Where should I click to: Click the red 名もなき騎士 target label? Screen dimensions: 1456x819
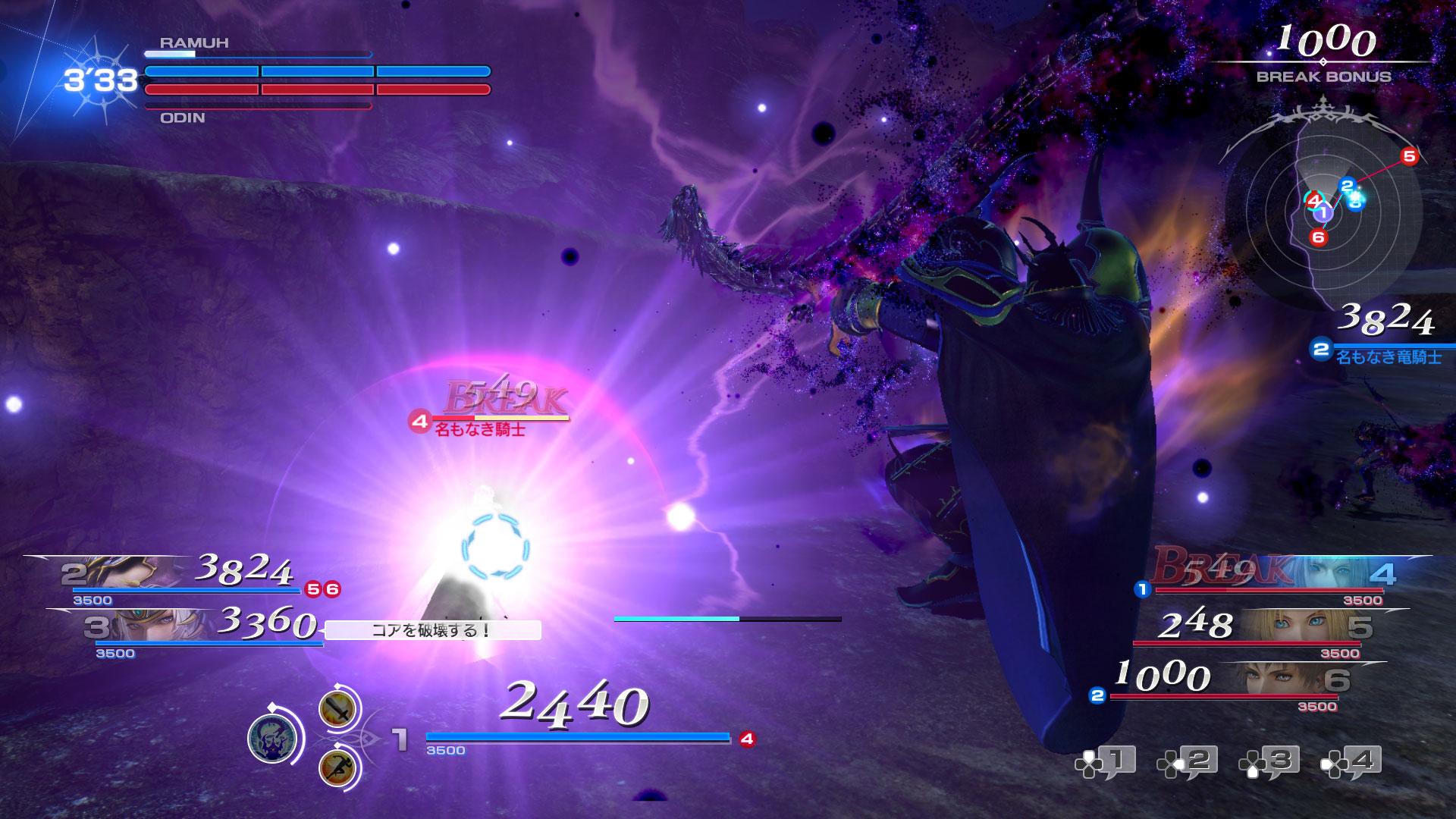479,430
